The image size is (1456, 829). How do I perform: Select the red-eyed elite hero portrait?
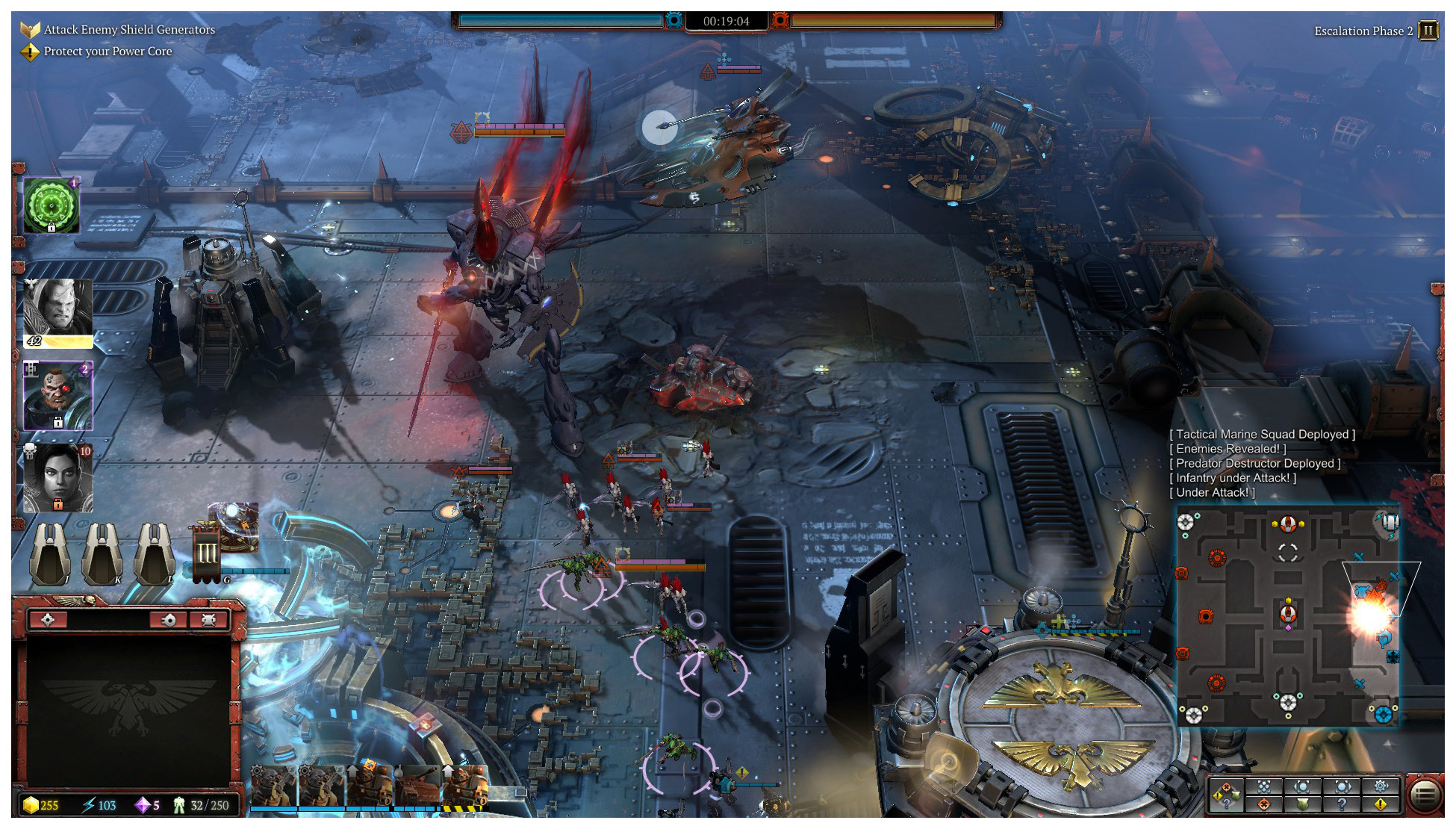coord(57,396)
